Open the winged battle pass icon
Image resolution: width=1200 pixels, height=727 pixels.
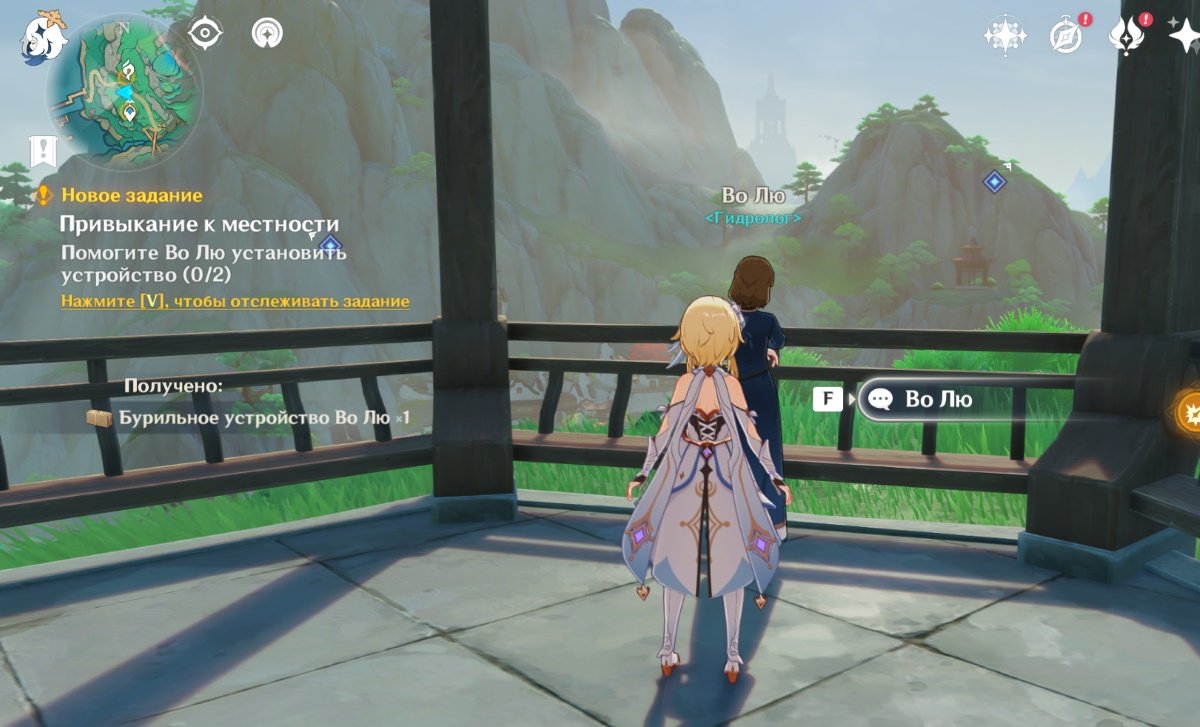pyautogui.click(x=1127, y=36)
